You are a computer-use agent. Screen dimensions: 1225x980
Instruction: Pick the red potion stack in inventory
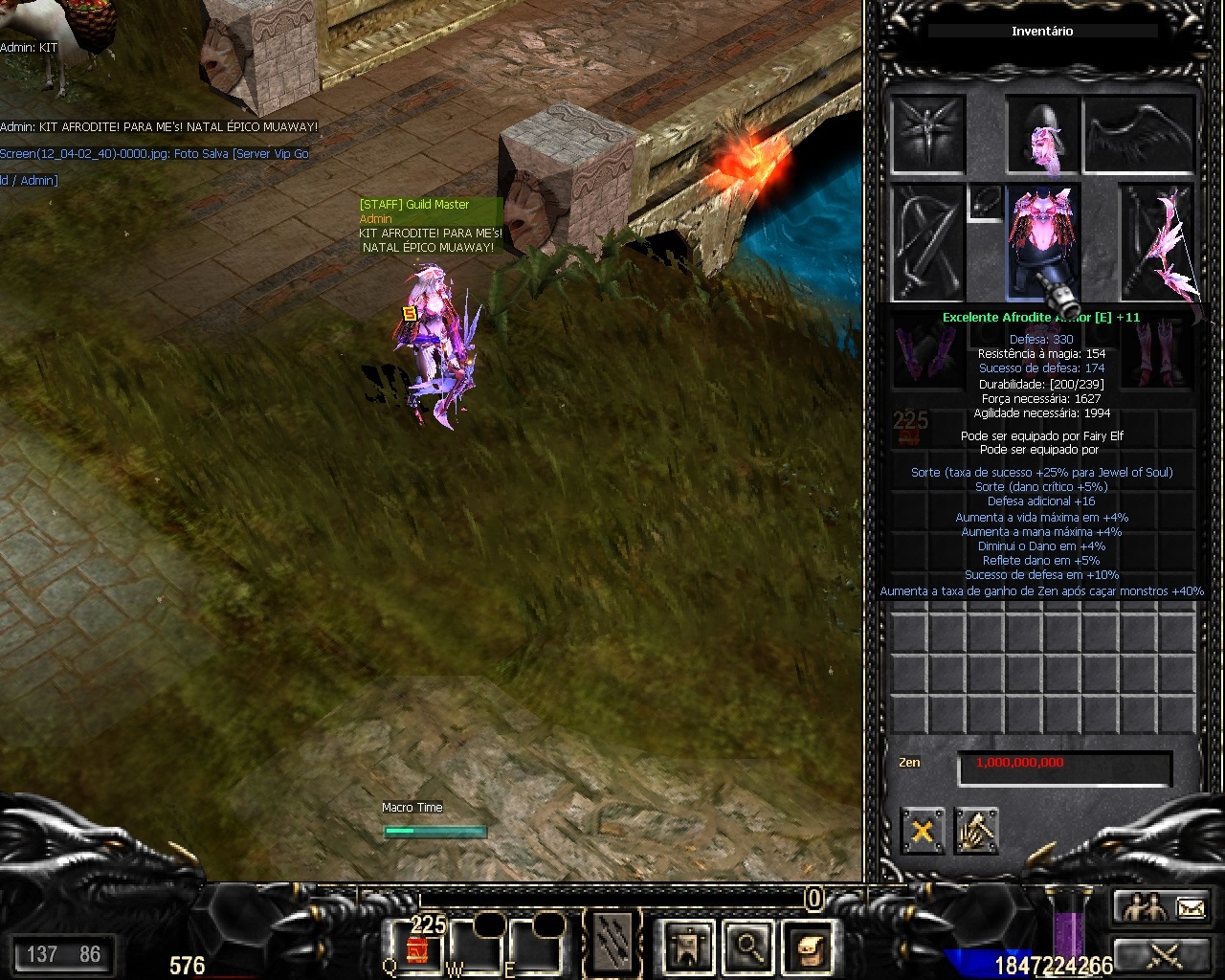coord(909,427)
